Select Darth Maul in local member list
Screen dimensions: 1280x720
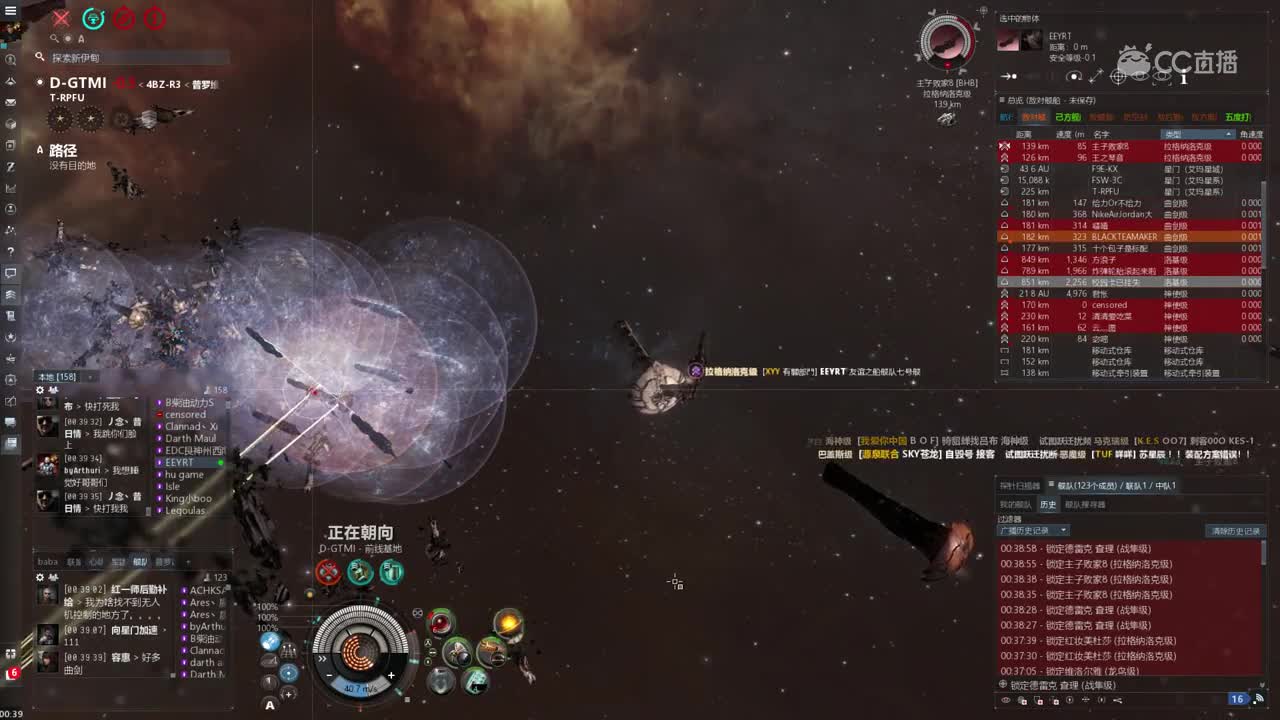pyautogui.click(x=190, y=439)
